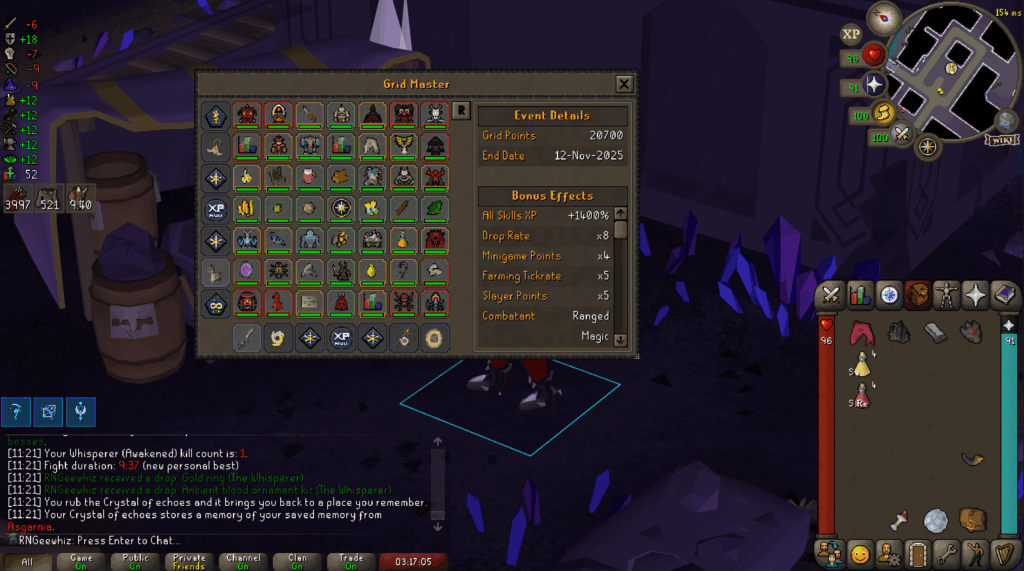Select the Public chat filter
1024x571 pixels.
pos(135,562)
